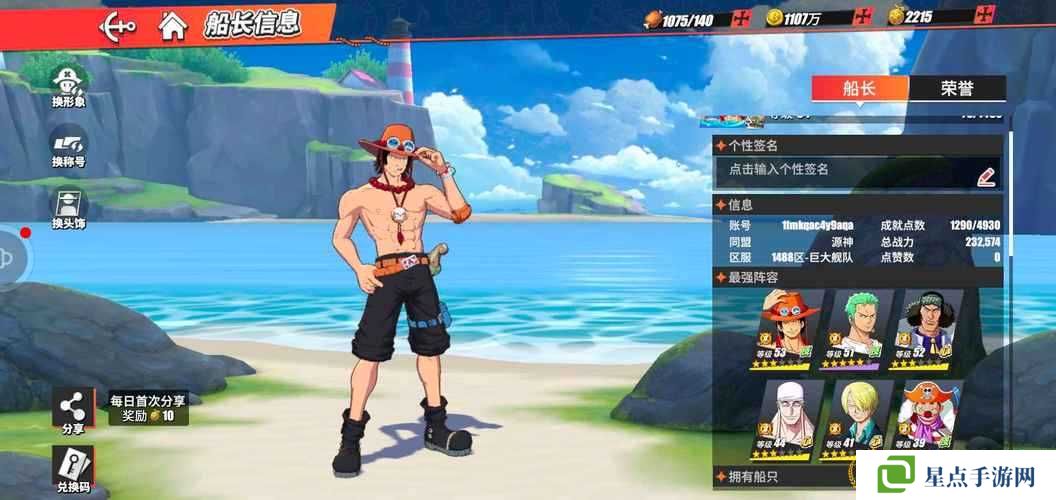
Task: Choose the level 44 white-turban character portrait
Action: [787, 415]
